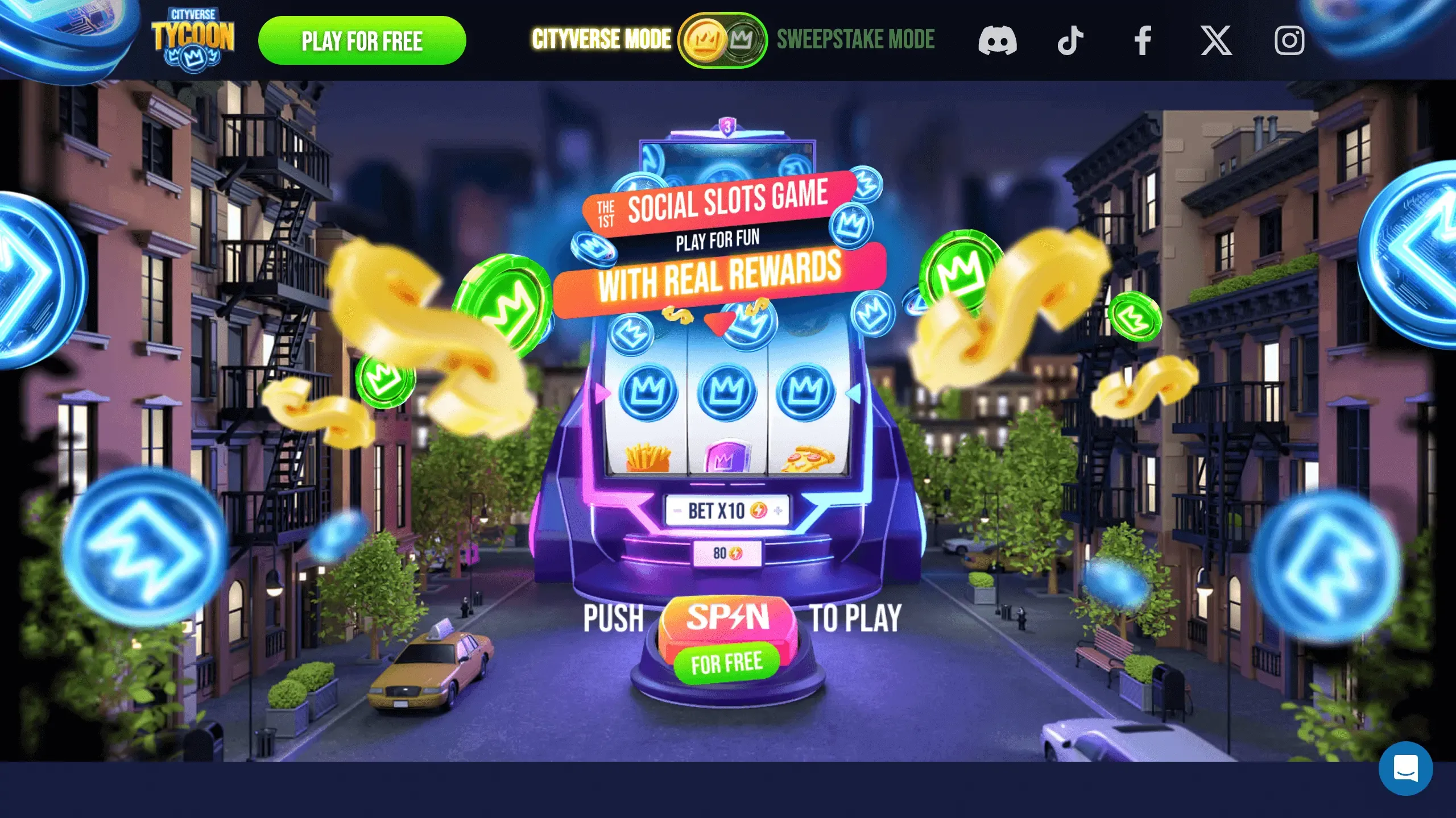Open the Instagram page
1456x818 pixels.
click(1290, 40)
